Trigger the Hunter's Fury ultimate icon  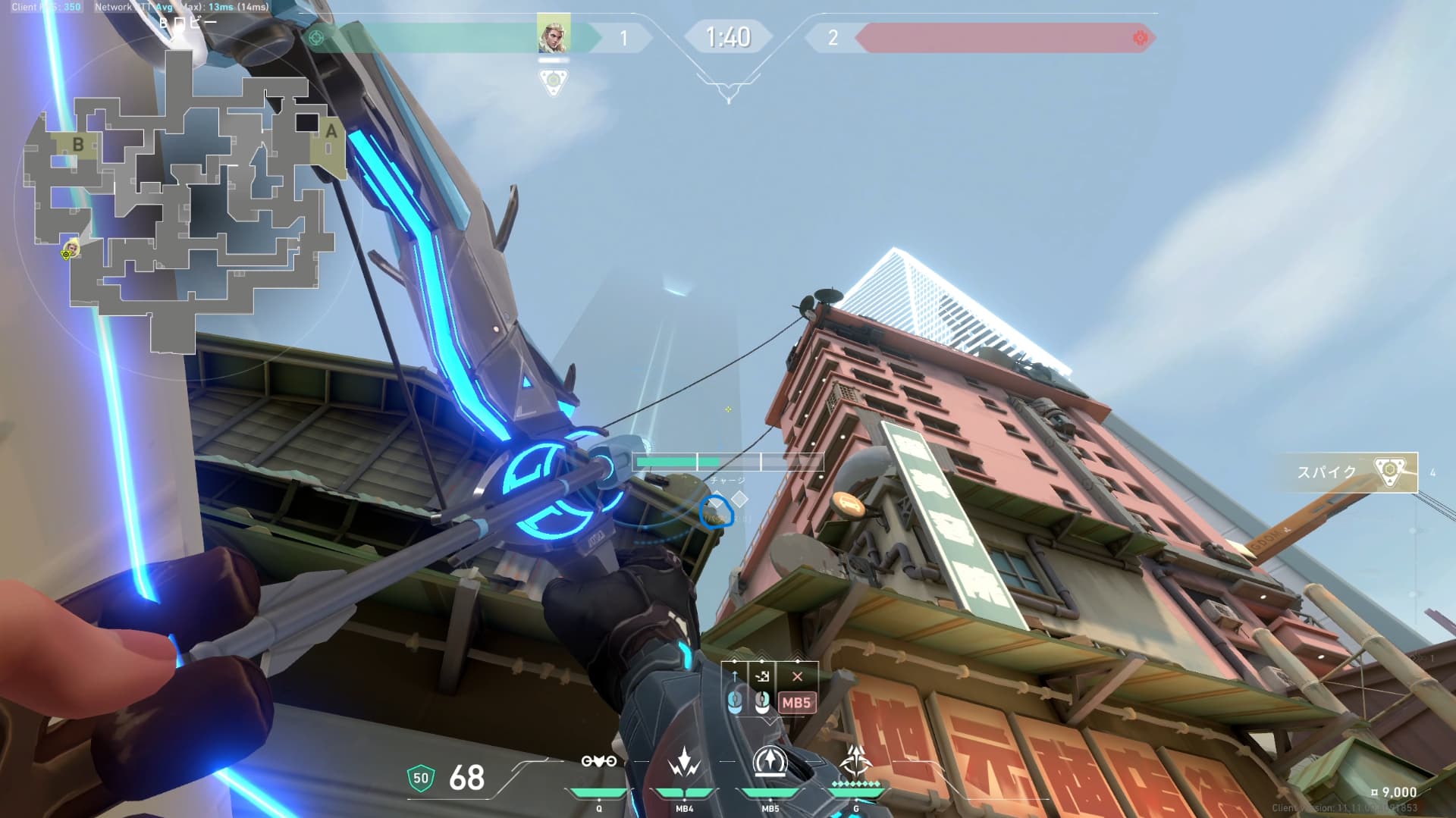click(x=856, y=762)
